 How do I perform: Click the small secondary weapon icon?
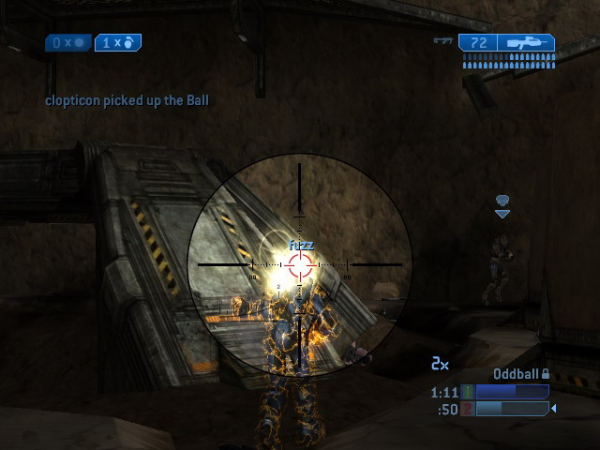tap(443, 42)
